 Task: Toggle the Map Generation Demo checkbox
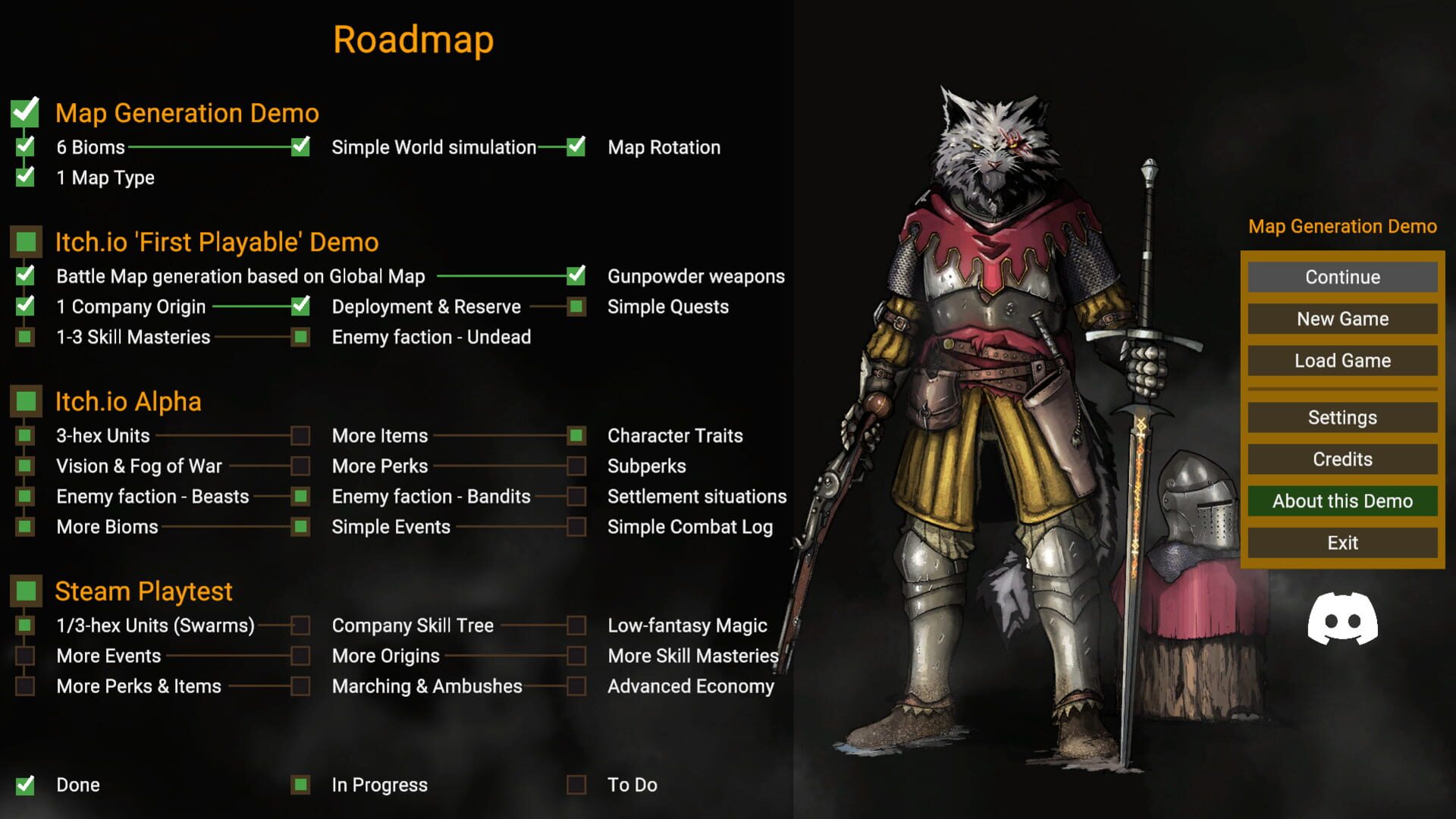coord(25,112)
